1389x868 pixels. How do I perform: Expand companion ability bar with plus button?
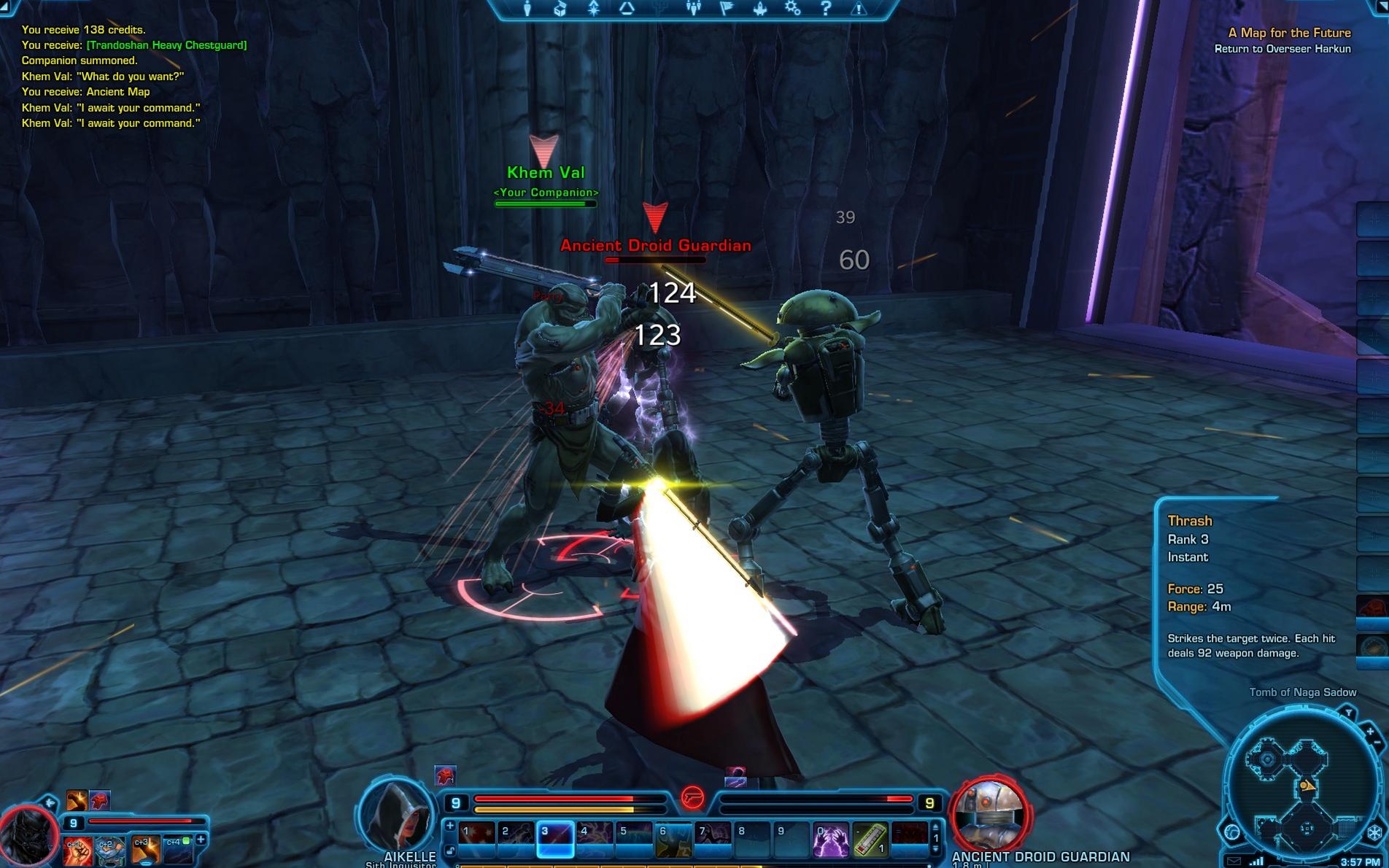coord(201,840)
